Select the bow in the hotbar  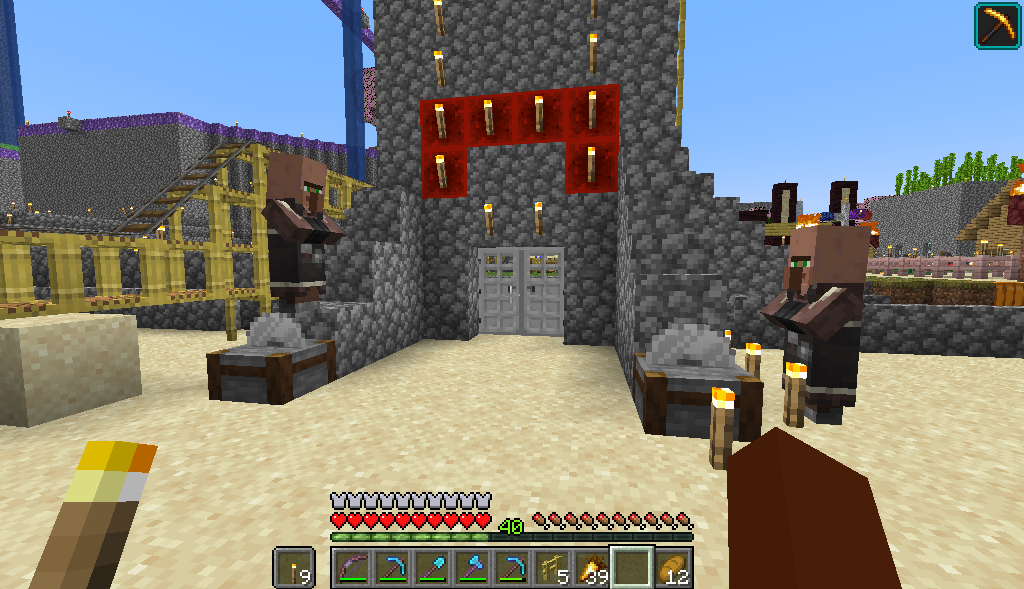click(x=352, y=568)
